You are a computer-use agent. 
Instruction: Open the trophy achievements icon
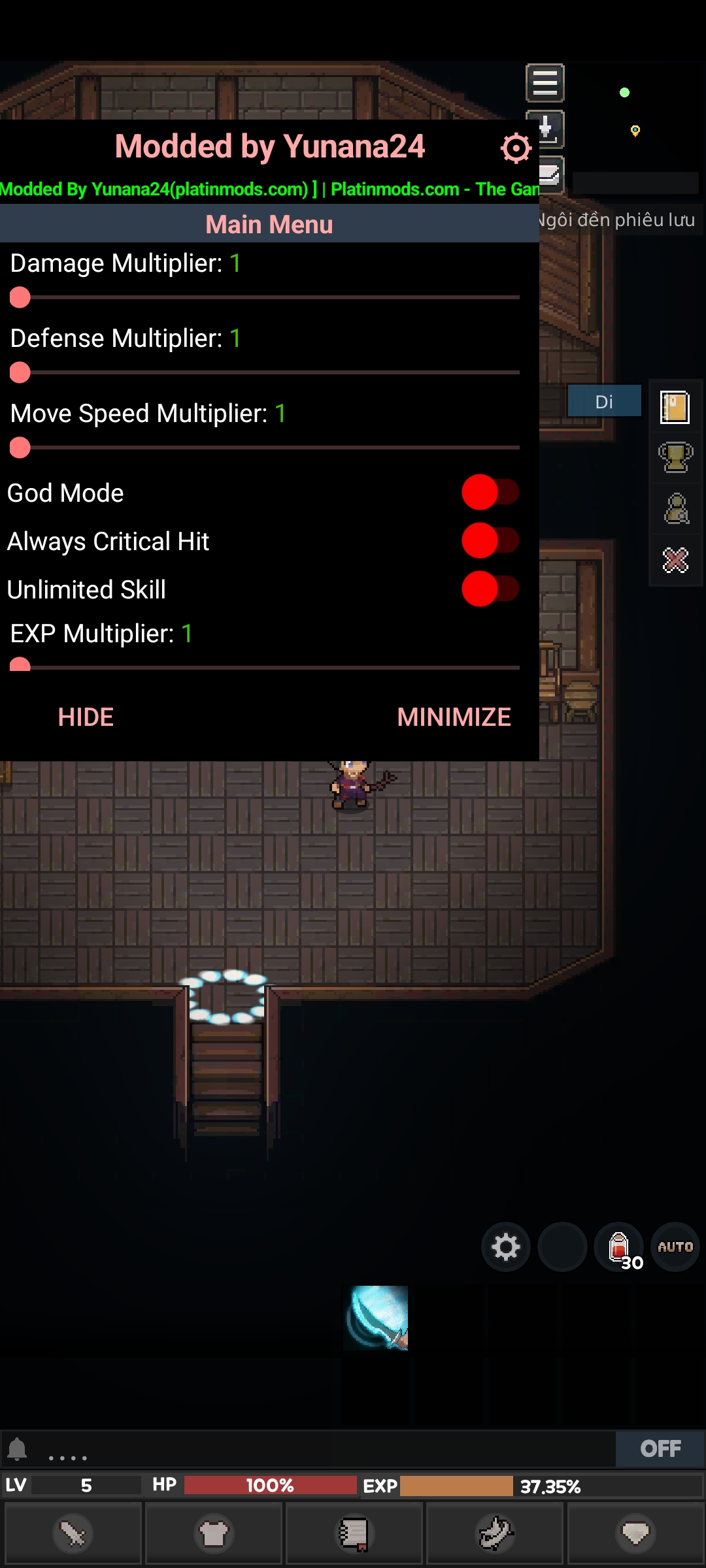coord(675,457)
